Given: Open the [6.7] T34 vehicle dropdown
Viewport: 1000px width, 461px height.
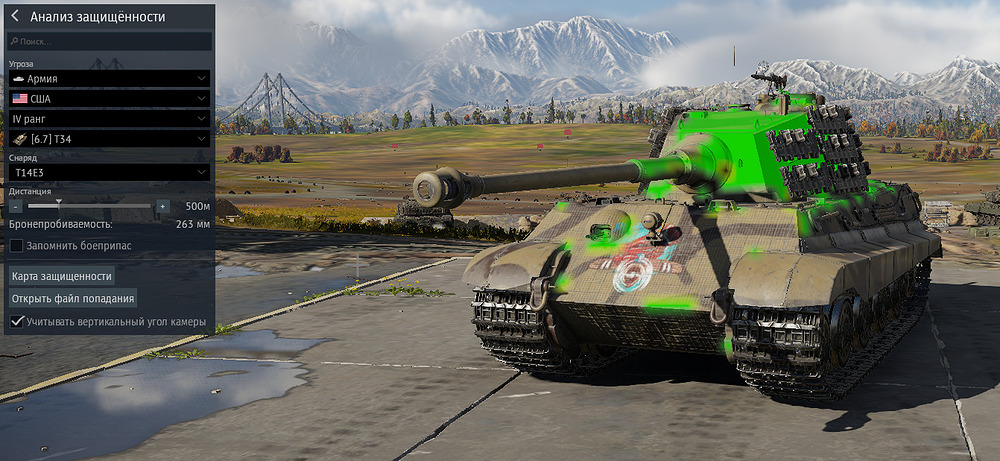Looking at the screenshot, I should 109,139.
